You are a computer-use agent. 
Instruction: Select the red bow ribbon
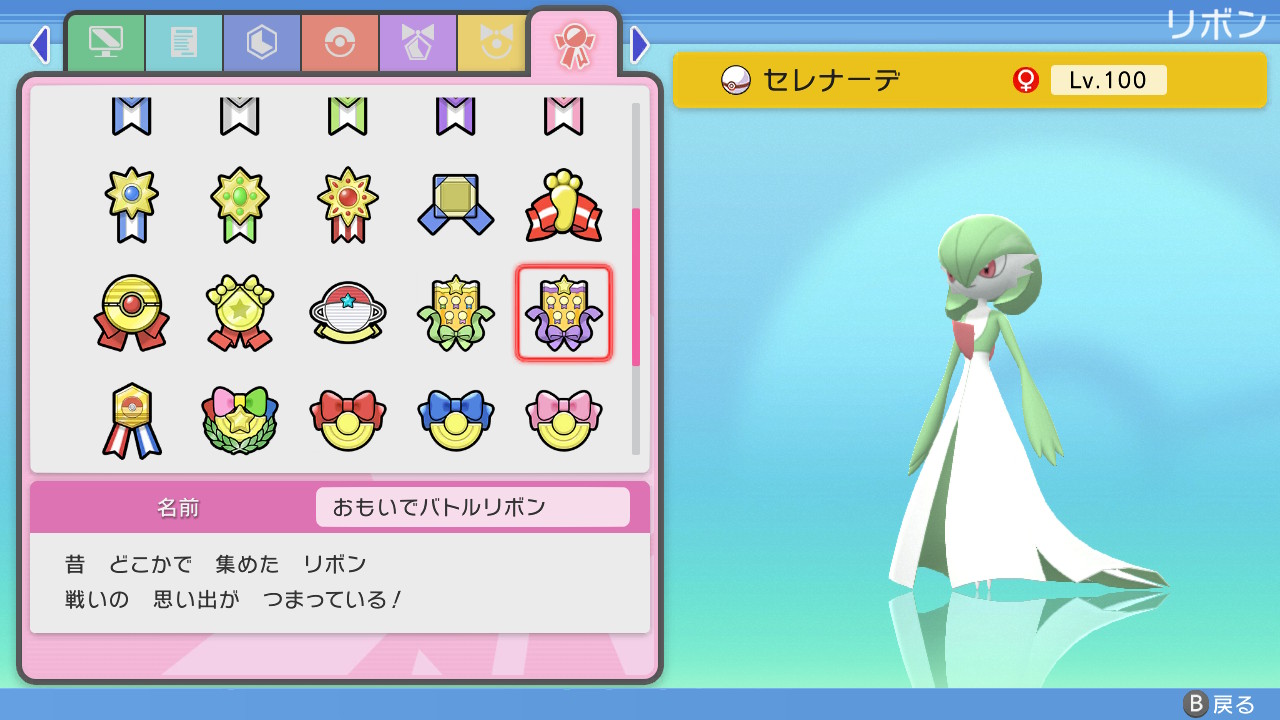[347, 420]
